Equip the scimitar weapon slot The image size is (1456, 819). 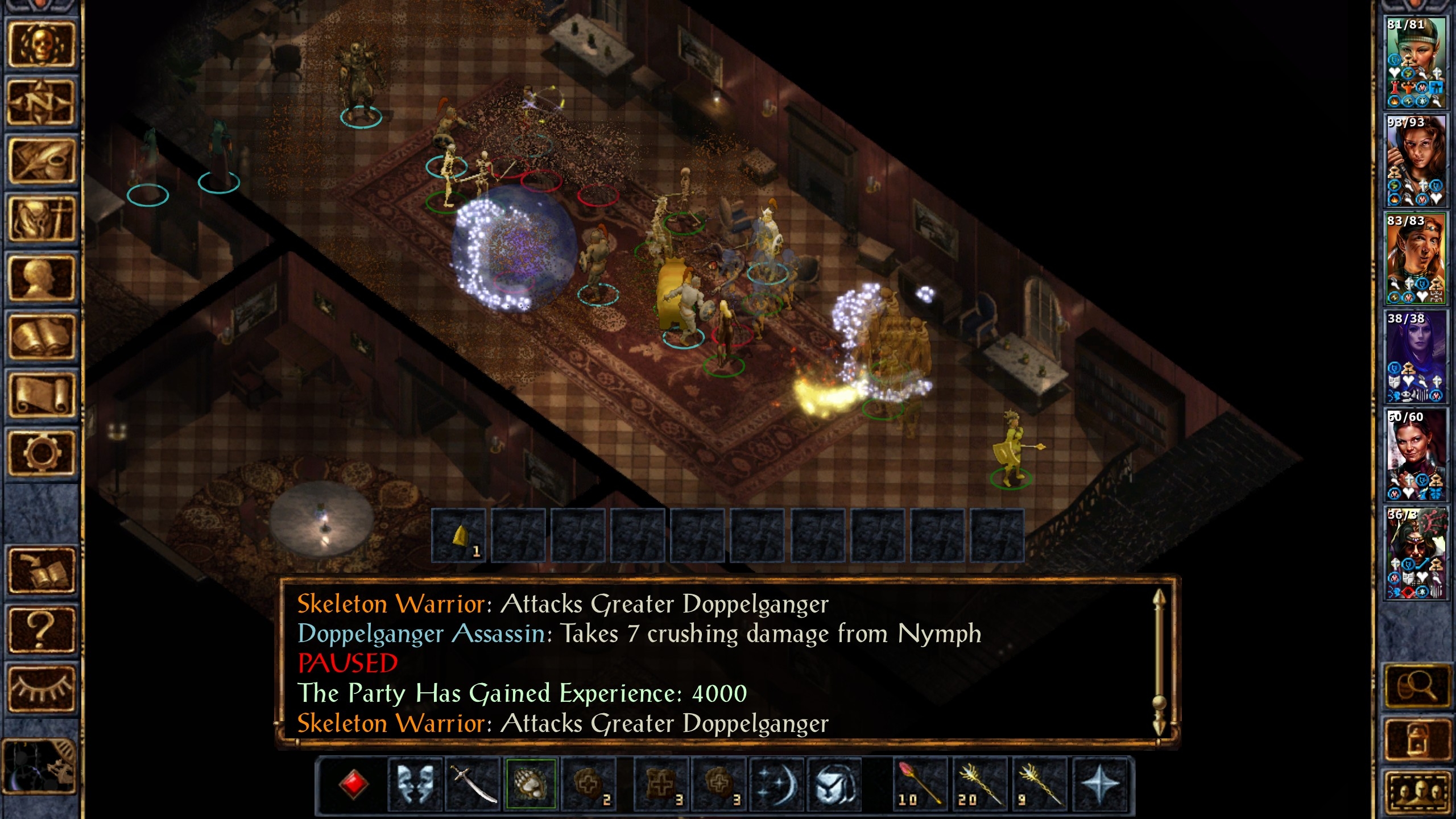tap(473, 784)
